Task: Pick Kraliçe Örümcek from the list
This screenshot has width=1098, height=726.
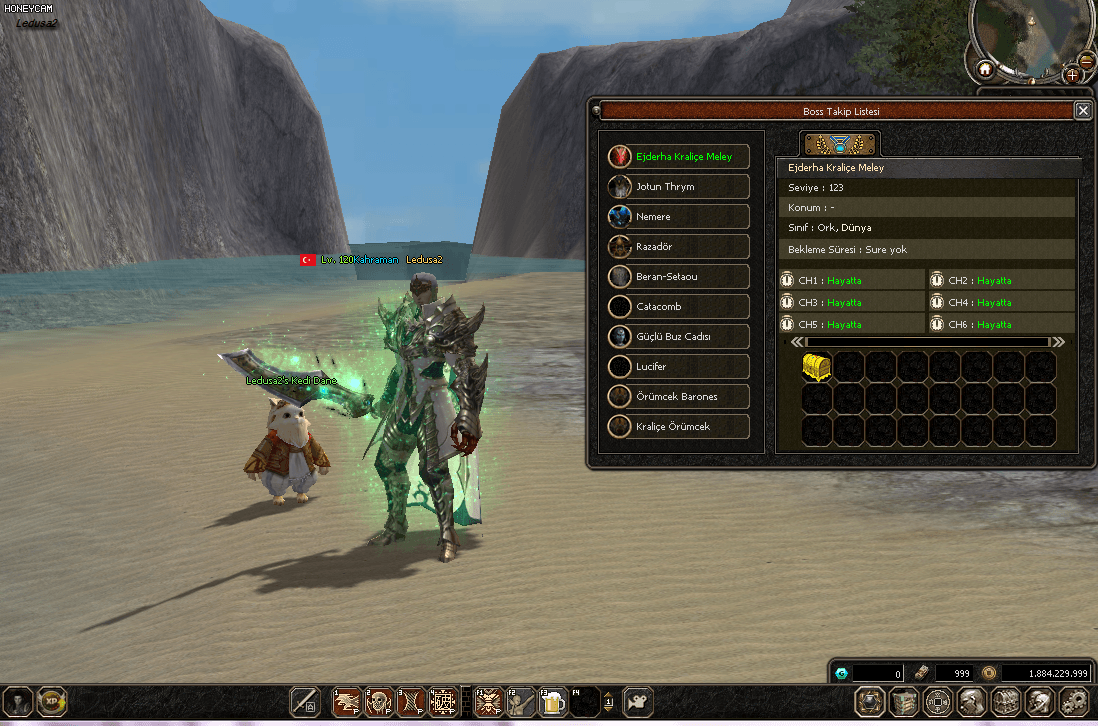Action: point(679,427)
